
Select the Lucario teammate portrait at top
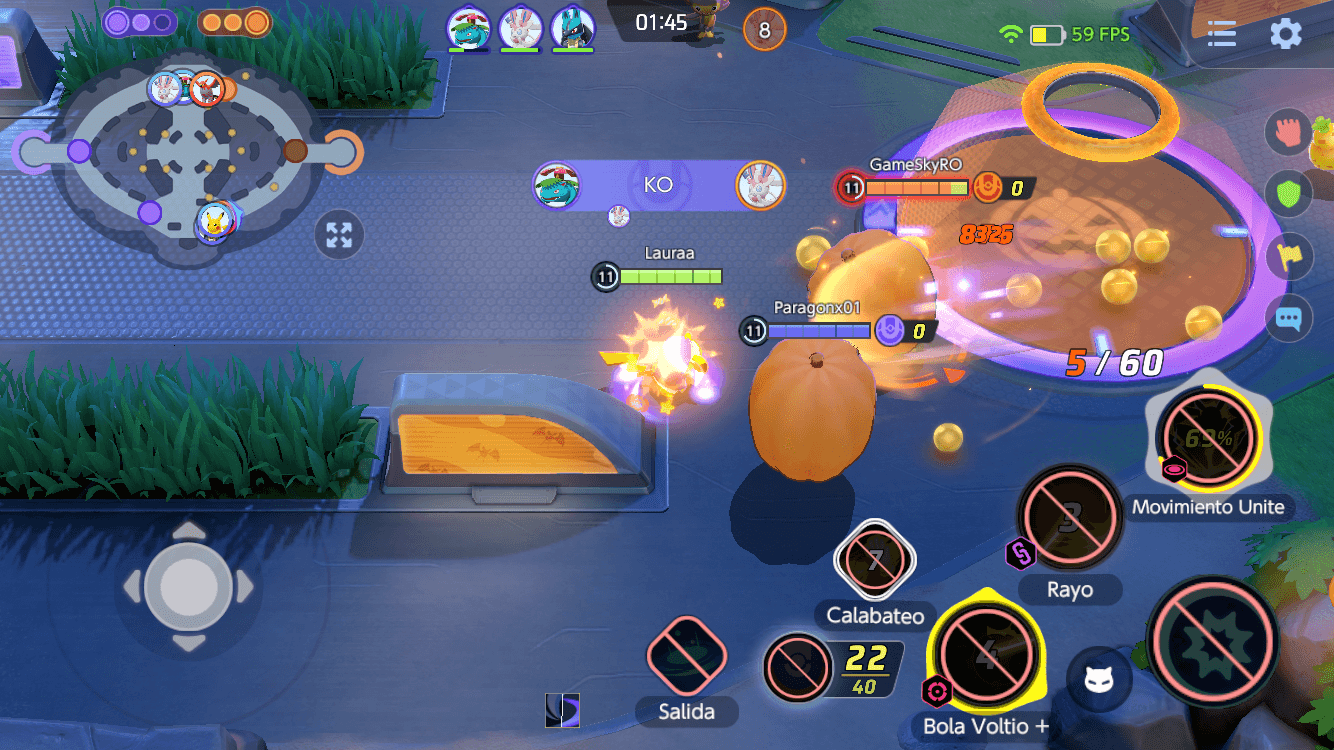tap(572, 27)
